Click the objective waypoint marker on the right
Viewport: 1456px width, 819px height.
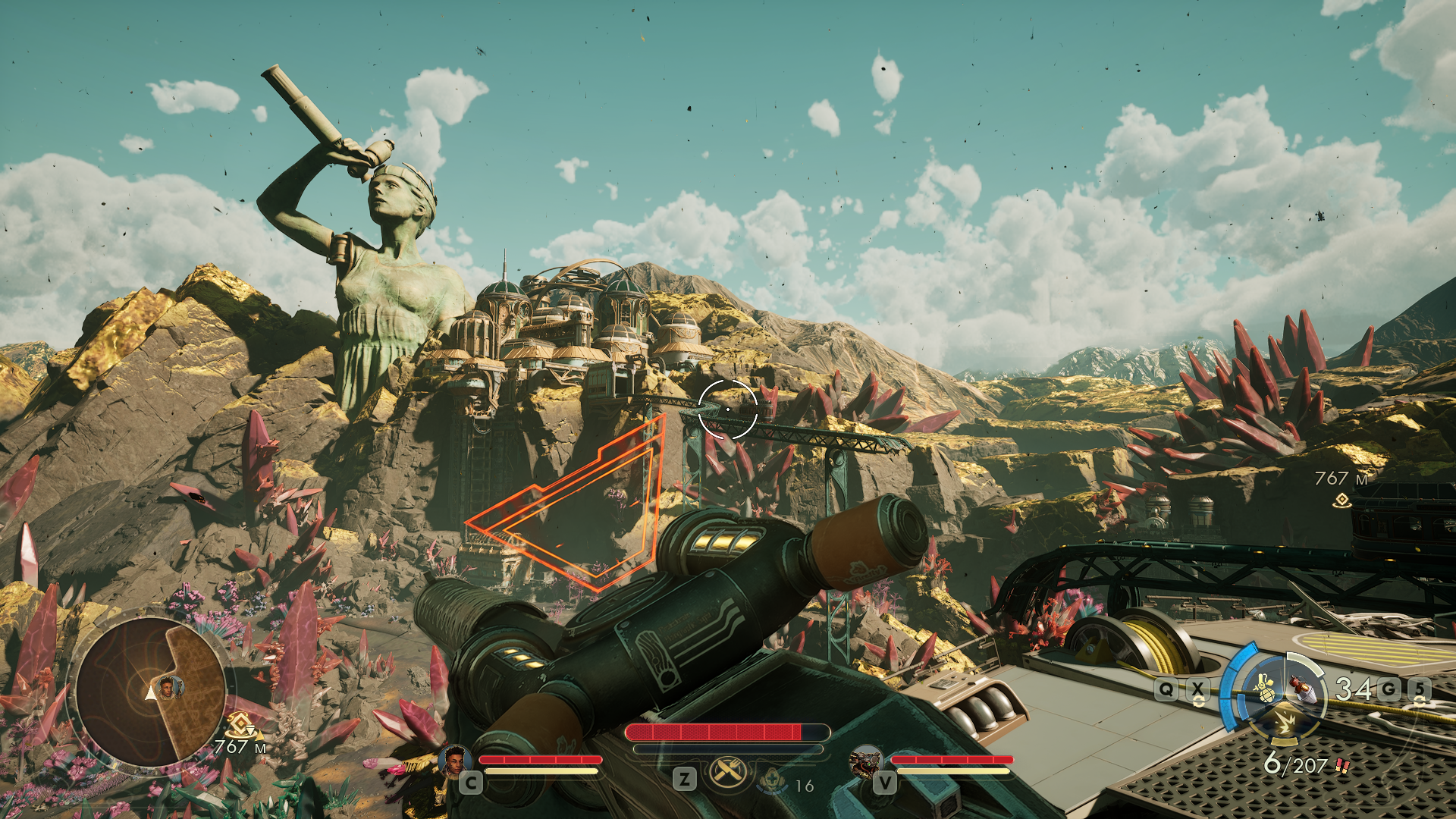point(1342,499)
